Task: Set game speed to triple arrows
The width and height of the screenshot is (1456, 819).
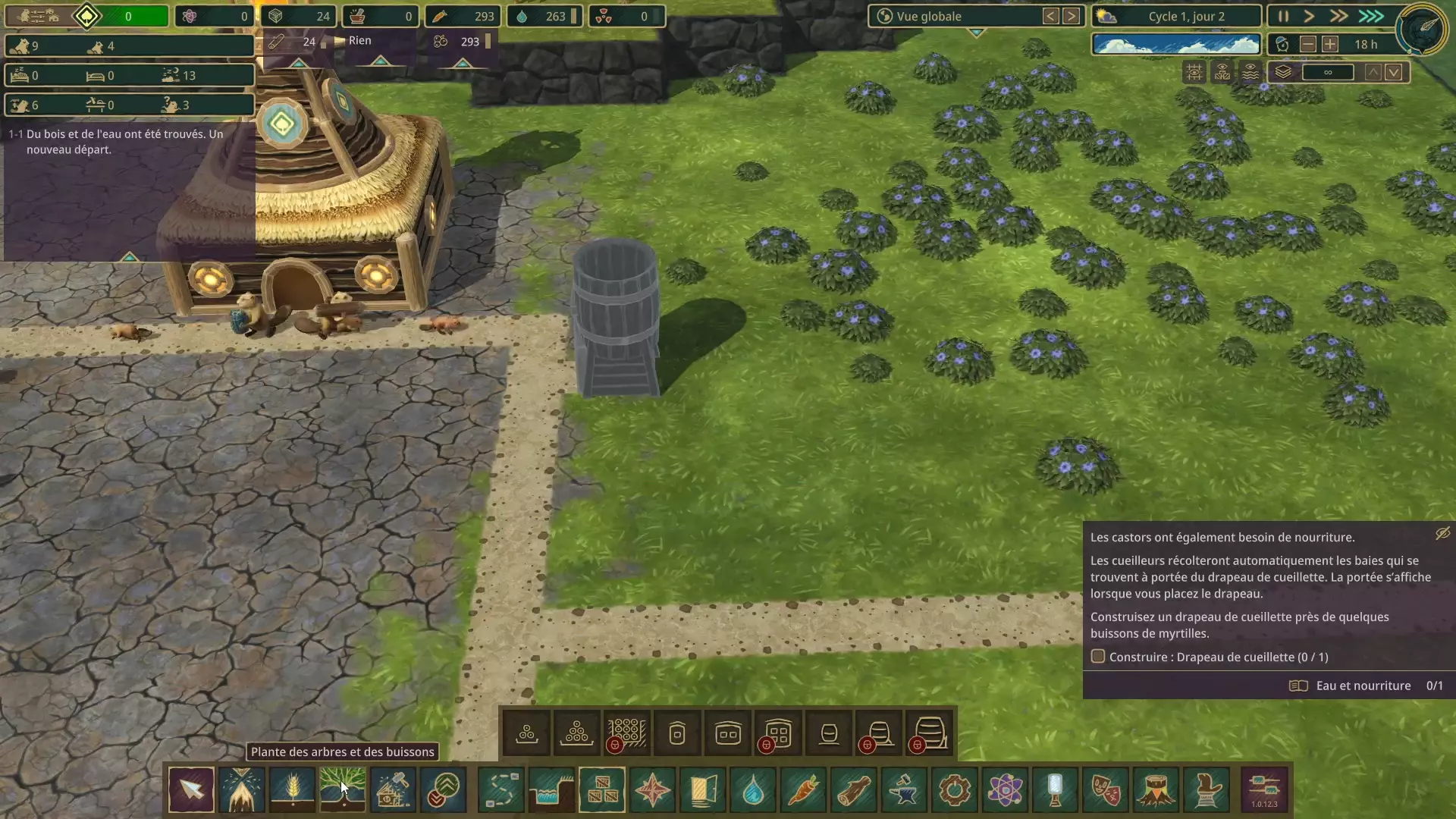Action: pos(1371,16)
